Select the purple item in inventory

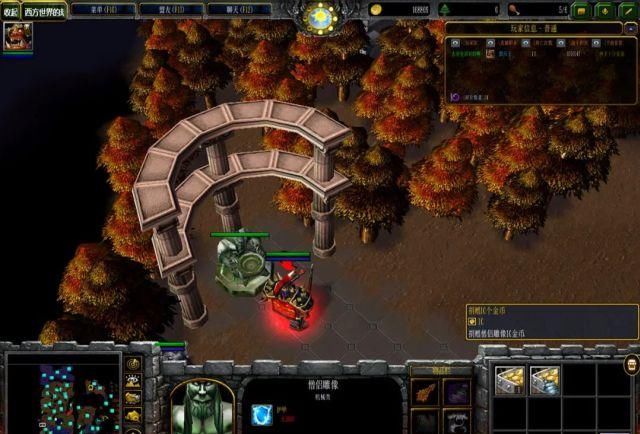pyautogui.click(x=457, y=392)
